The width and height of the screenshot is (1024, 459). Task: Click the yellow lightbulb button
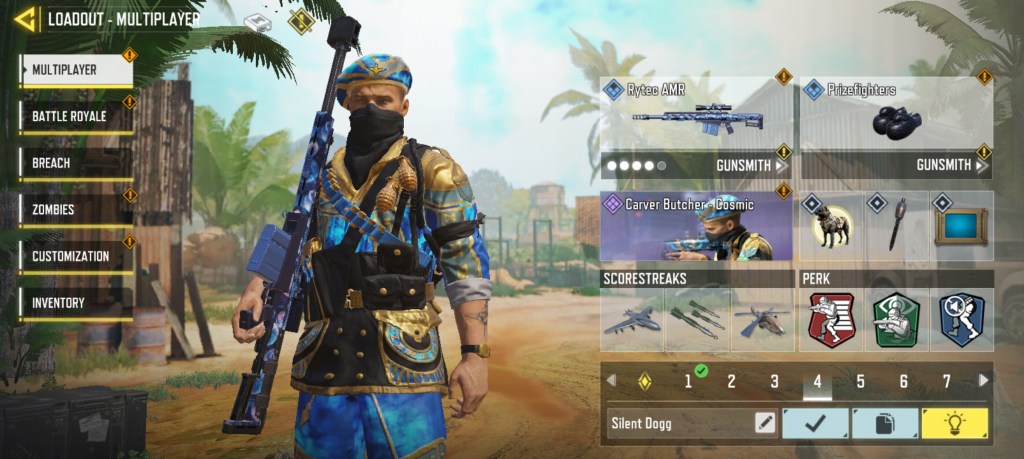click(954, 423)
